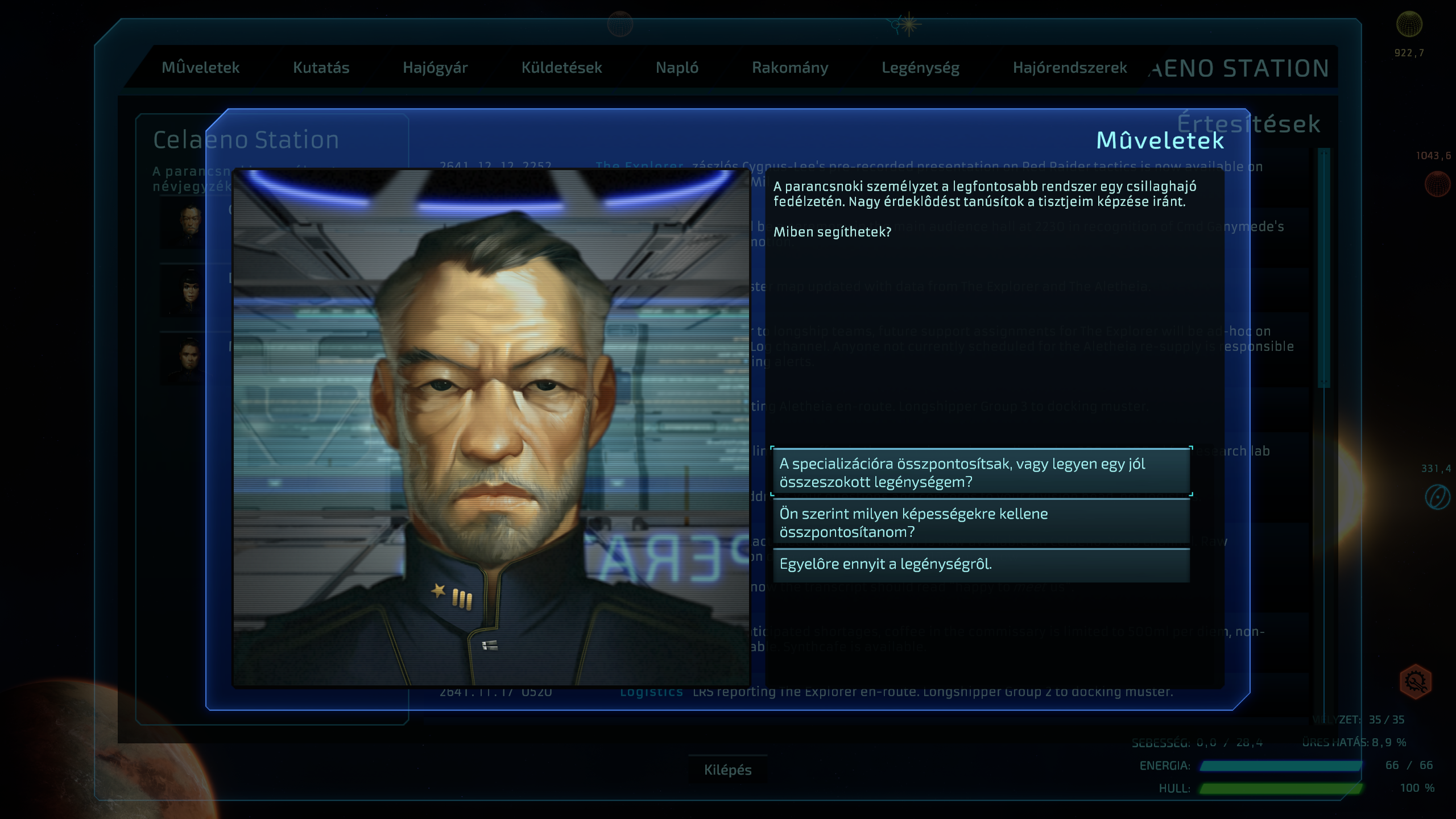Select "Egyelőre ennyit a legénységről" reply

pos(981,564)
